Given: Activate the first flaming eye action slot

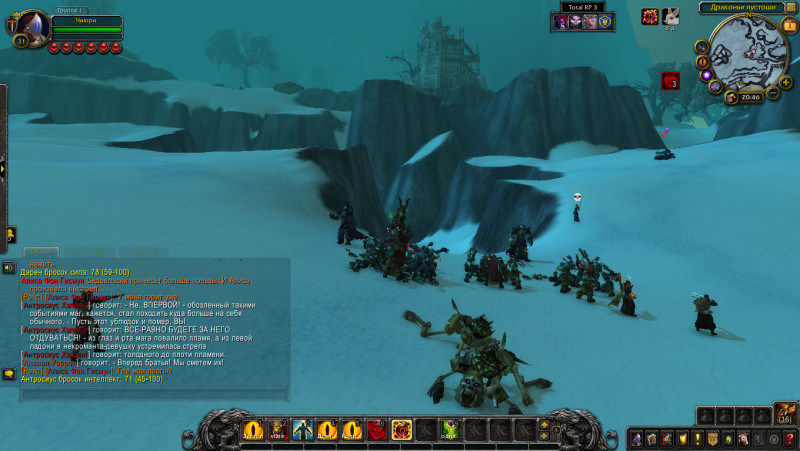Looking at the screenshot, I should click(x=252, y=430).
